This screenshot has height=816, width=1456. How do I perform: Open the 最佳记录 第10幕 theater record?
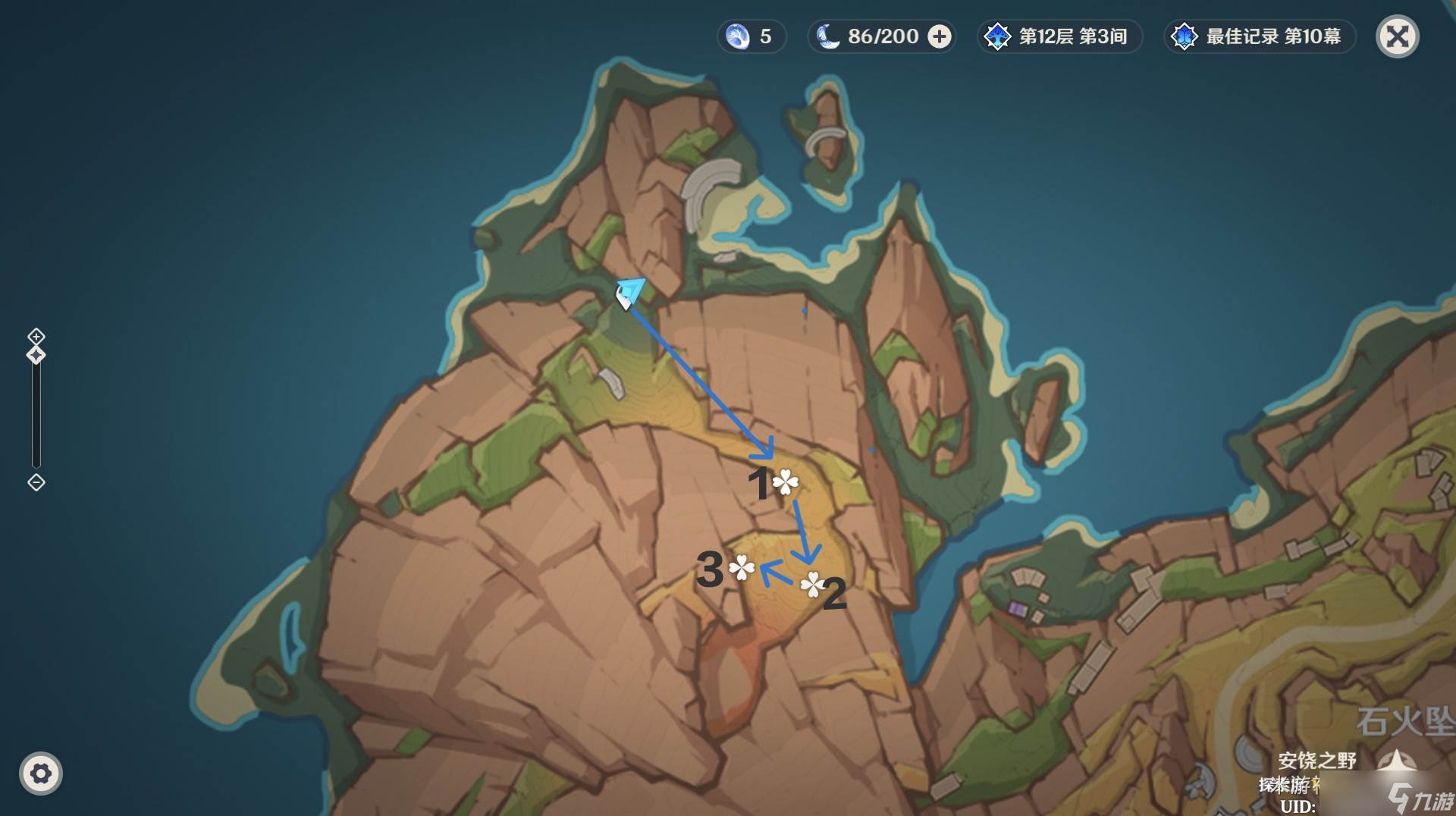(1259, 36)
